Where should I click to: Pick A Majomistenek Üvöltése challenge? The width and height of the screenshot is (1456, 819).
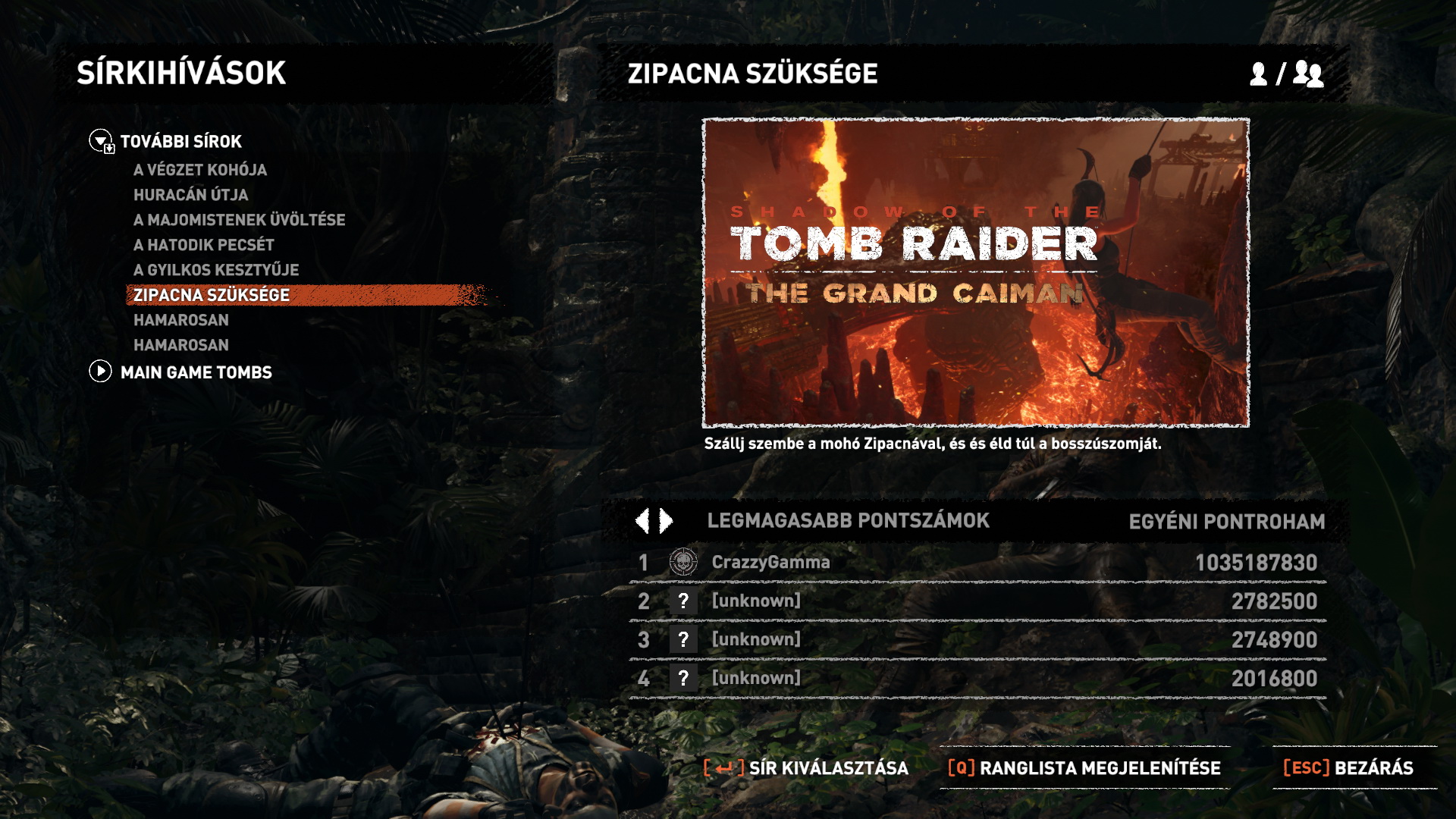240,220
